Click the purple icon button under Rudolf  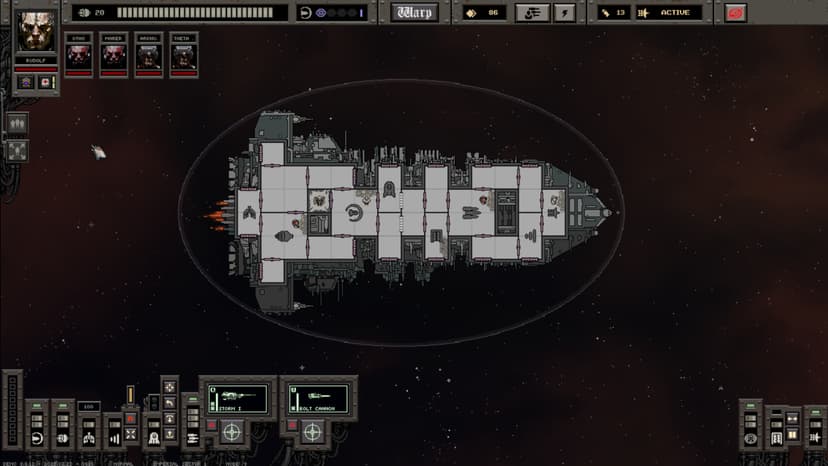tap(27, 82)
